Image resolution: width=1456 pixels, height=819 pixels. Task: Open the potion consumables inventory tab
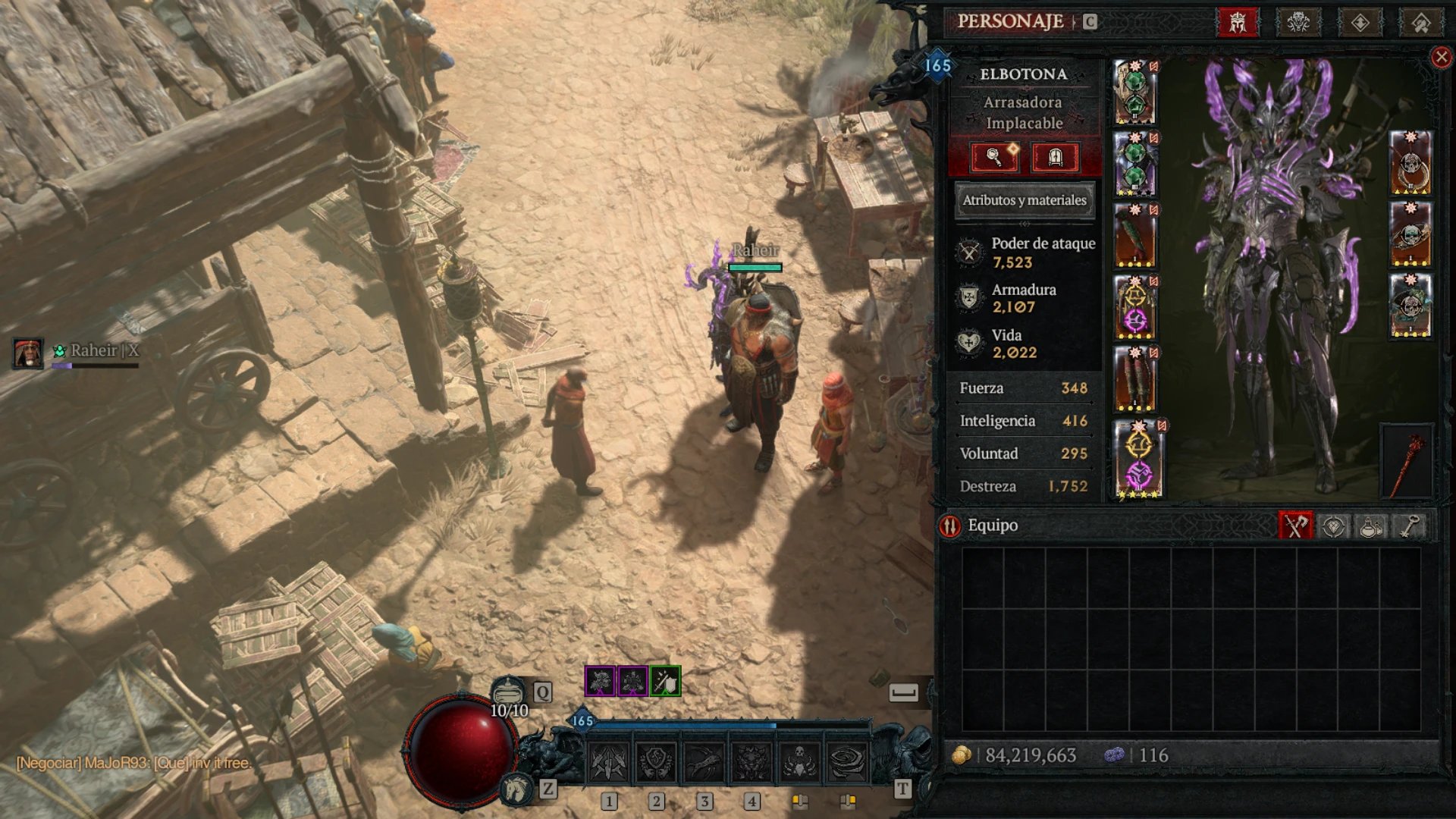1371,526
